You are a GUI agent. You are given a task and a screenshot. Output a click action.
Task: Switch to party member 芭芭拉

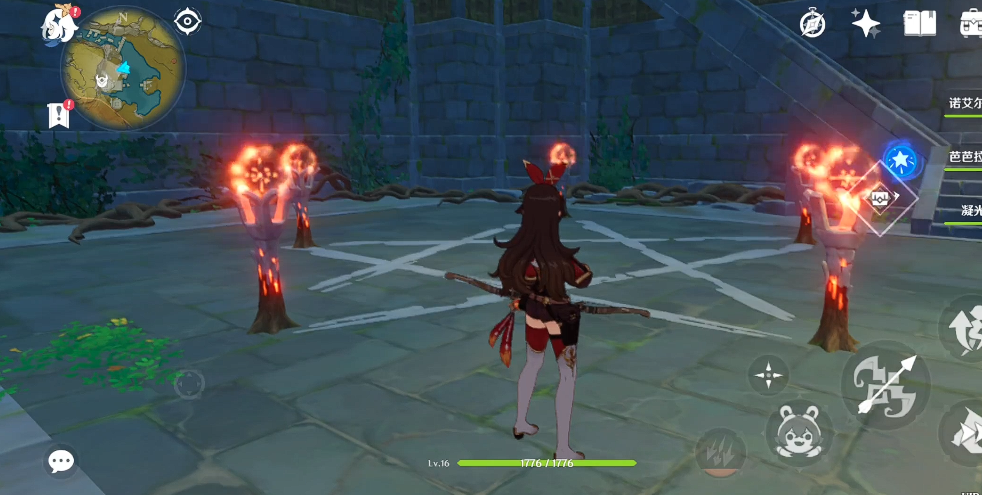click(965, 157)
